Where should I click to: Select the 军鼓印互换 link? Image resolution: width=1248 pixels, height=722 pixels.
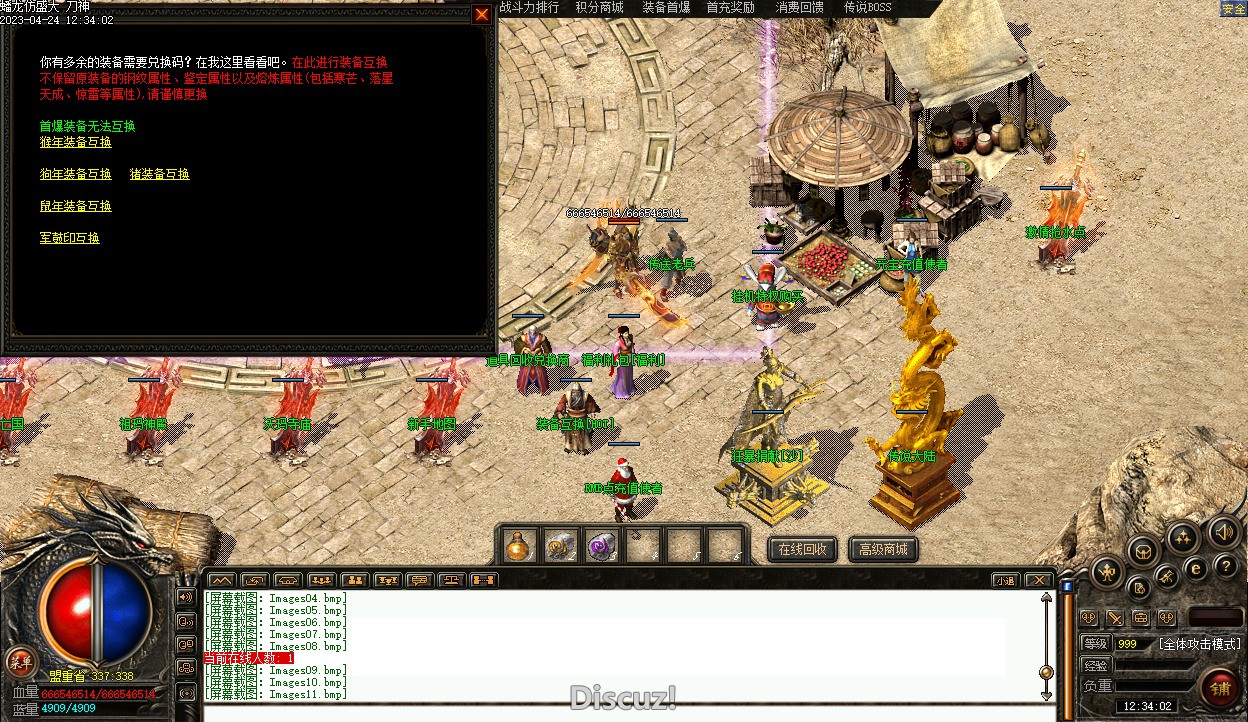pos(69,238)
